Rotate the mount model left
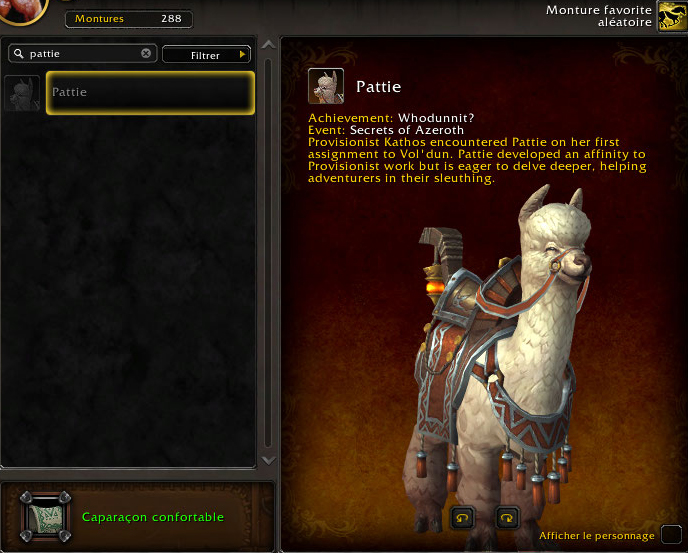Image resolution: width=688 pixels, height=553 pixels. coord(463,517)
